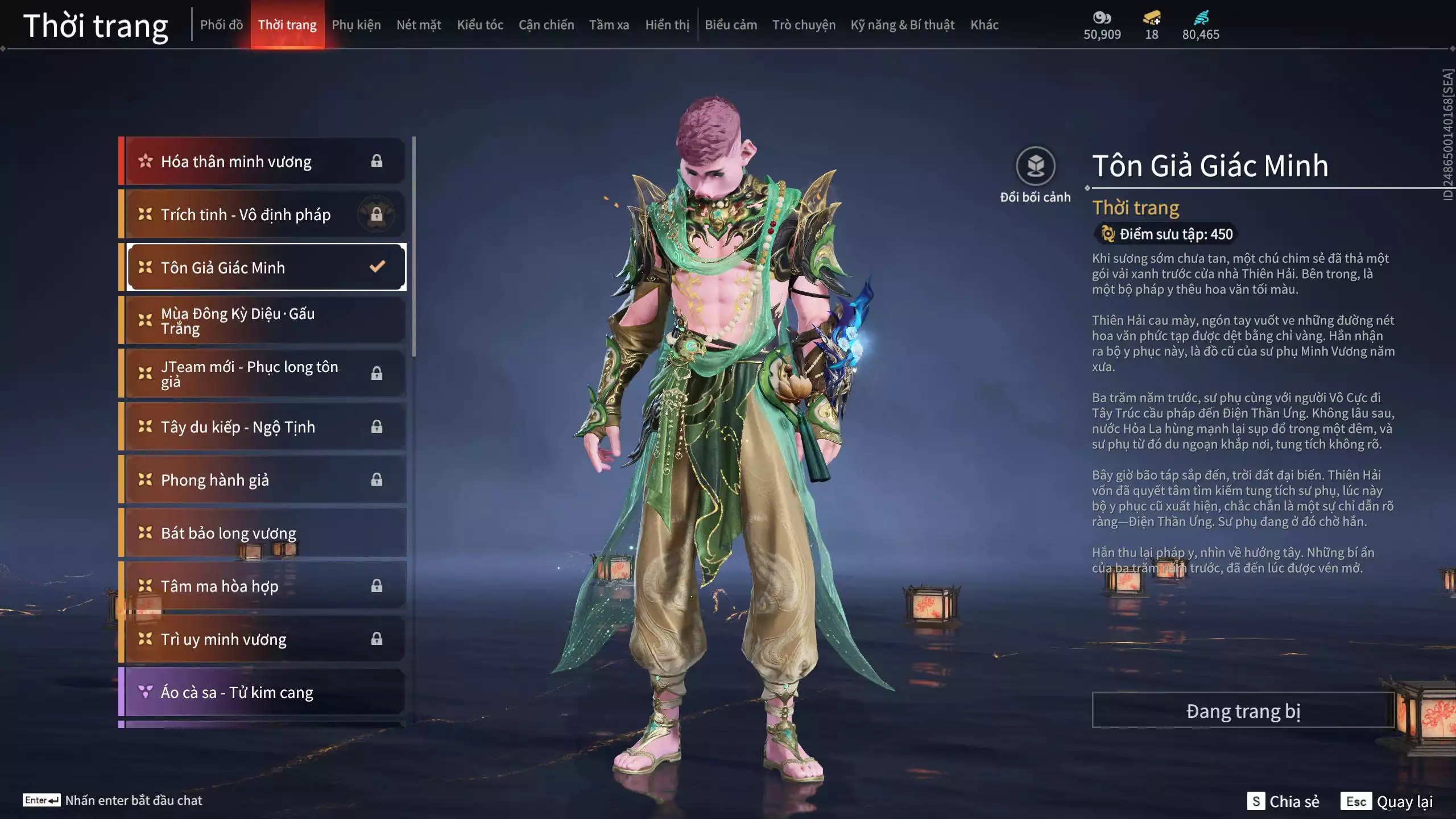Open the Cận chiến category
This screenshot has width=1456, height=819.
point(546,25)
